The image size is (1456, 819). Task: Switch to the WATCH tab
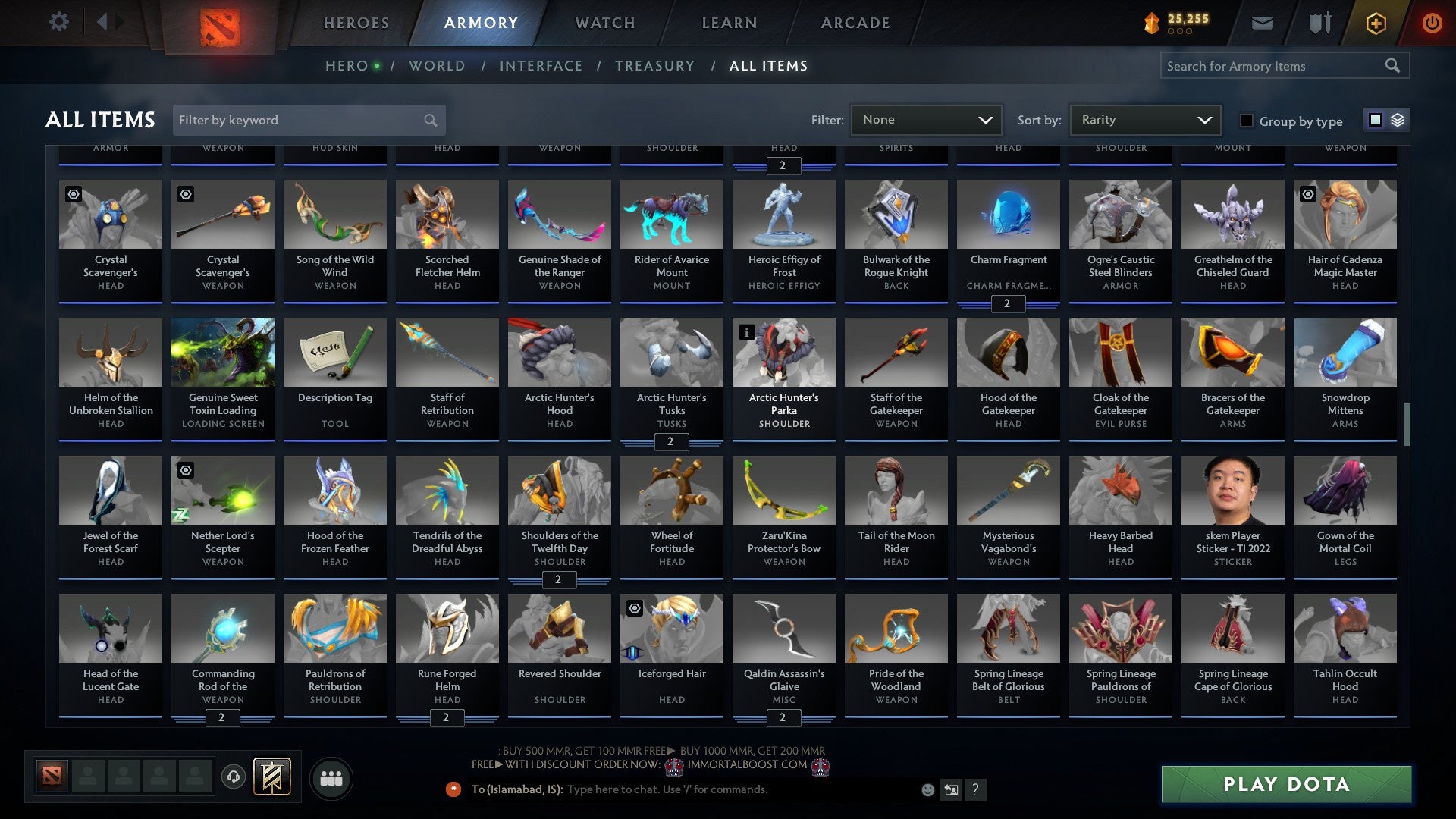point(604,23)
